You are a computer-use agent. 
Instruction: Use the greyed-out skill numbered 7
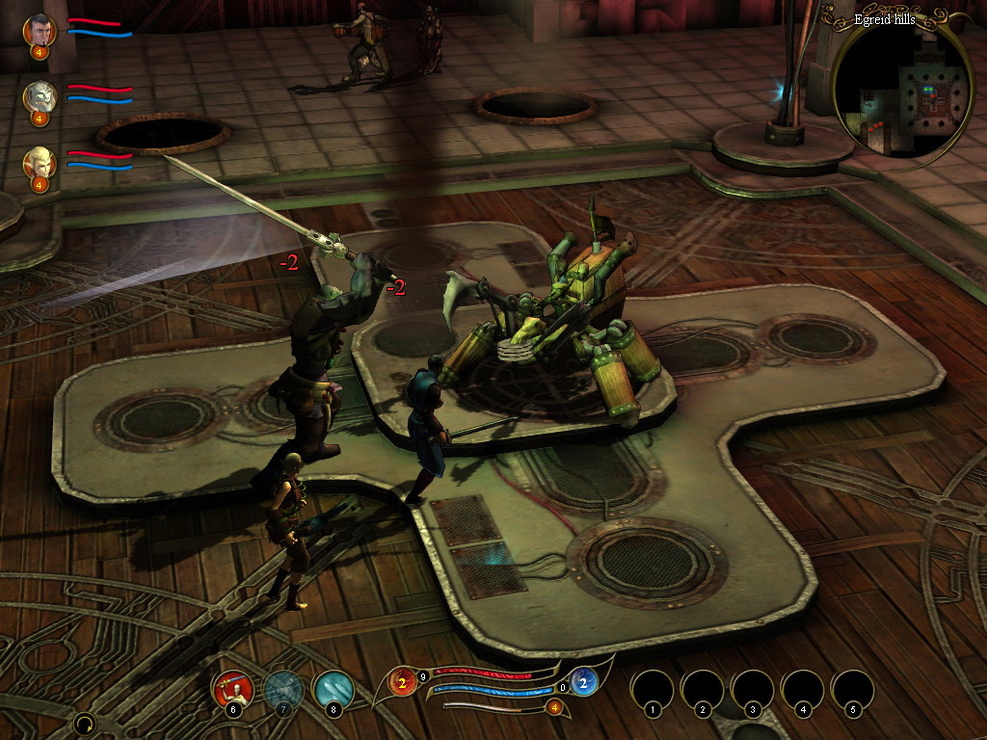pyautogui.click(x=284, y=689)
